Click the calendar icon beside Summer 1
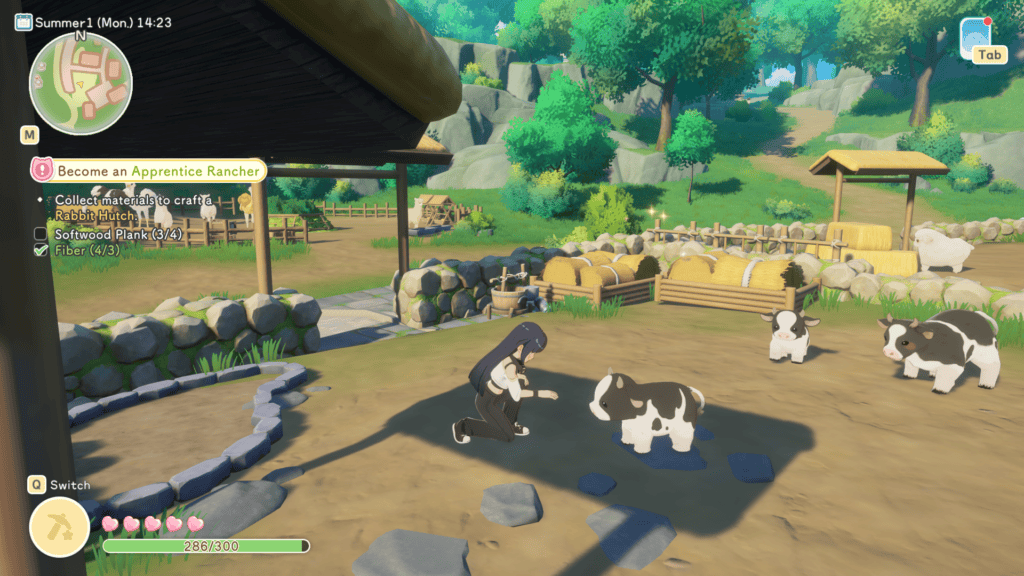Image resolution: width=1024 pixels, height=576 pixels. [23, 22]
